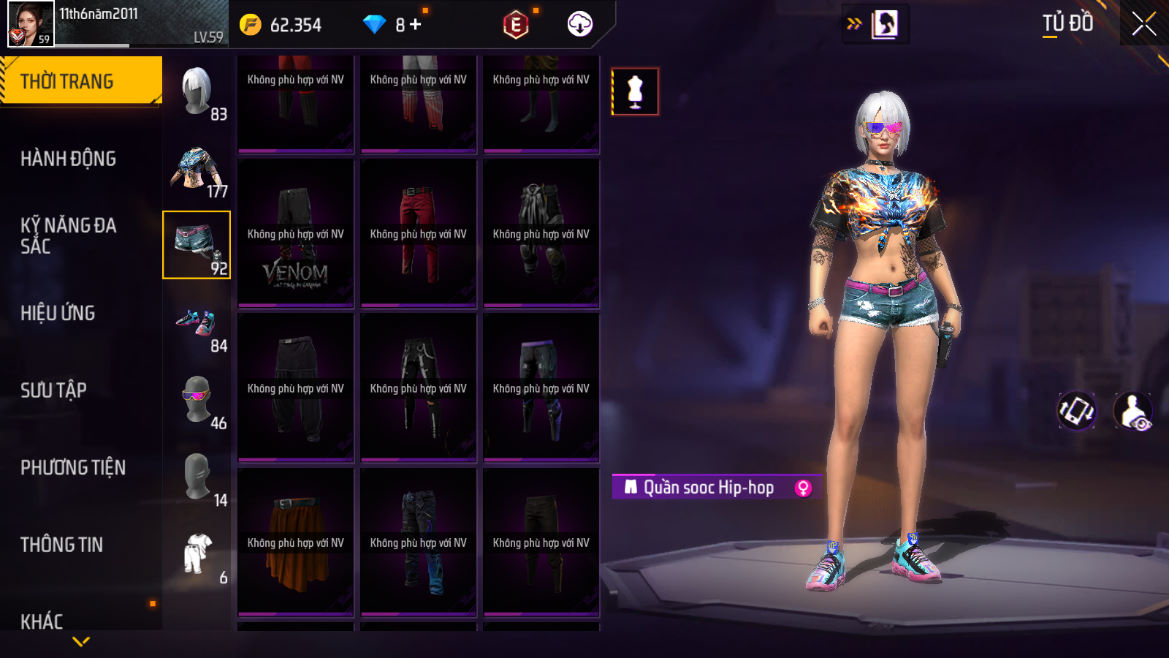Pick the red pants item

[418, 234]
